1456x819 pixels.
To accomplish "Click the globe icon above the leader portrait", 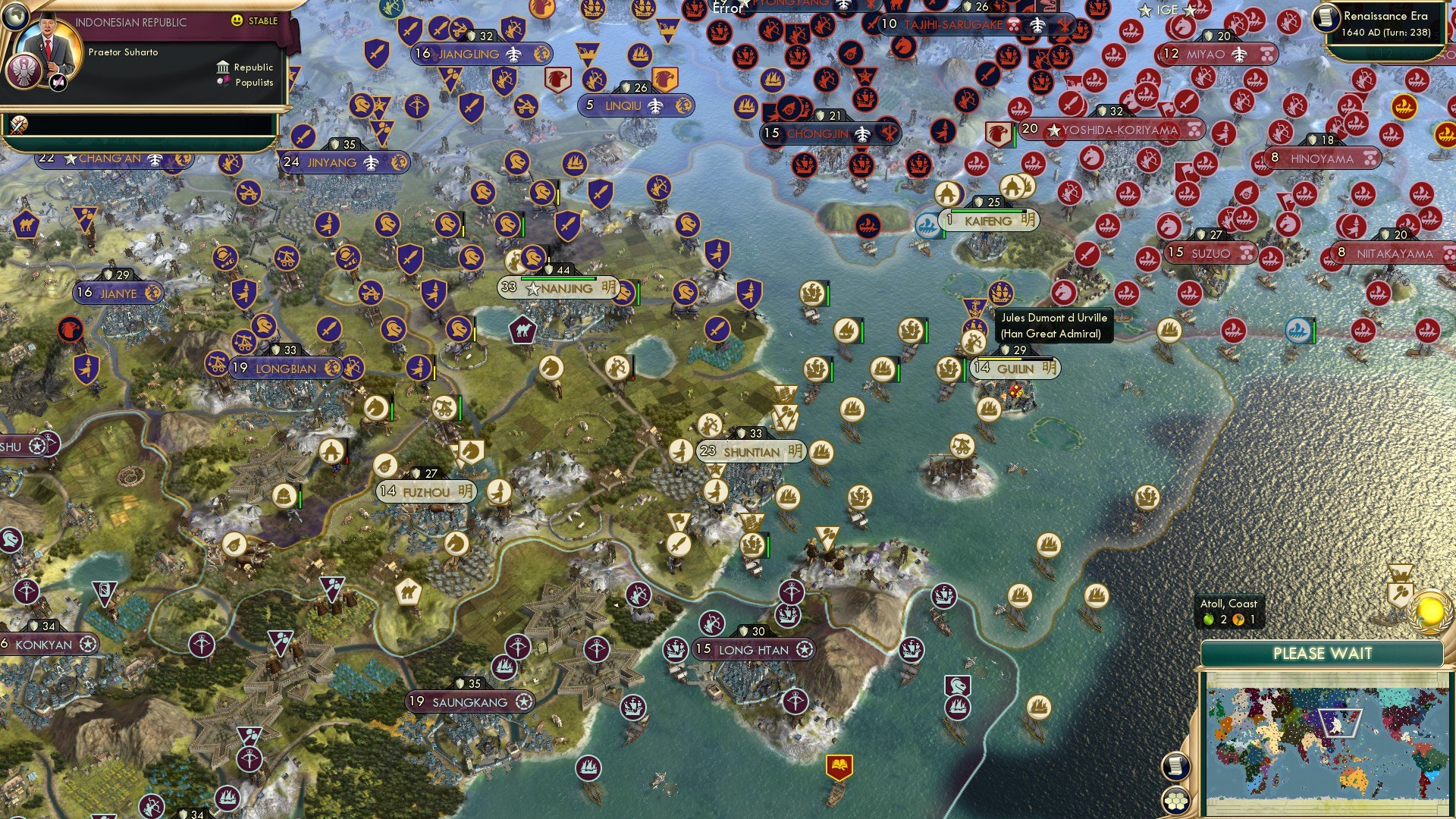I will (16, 17).
